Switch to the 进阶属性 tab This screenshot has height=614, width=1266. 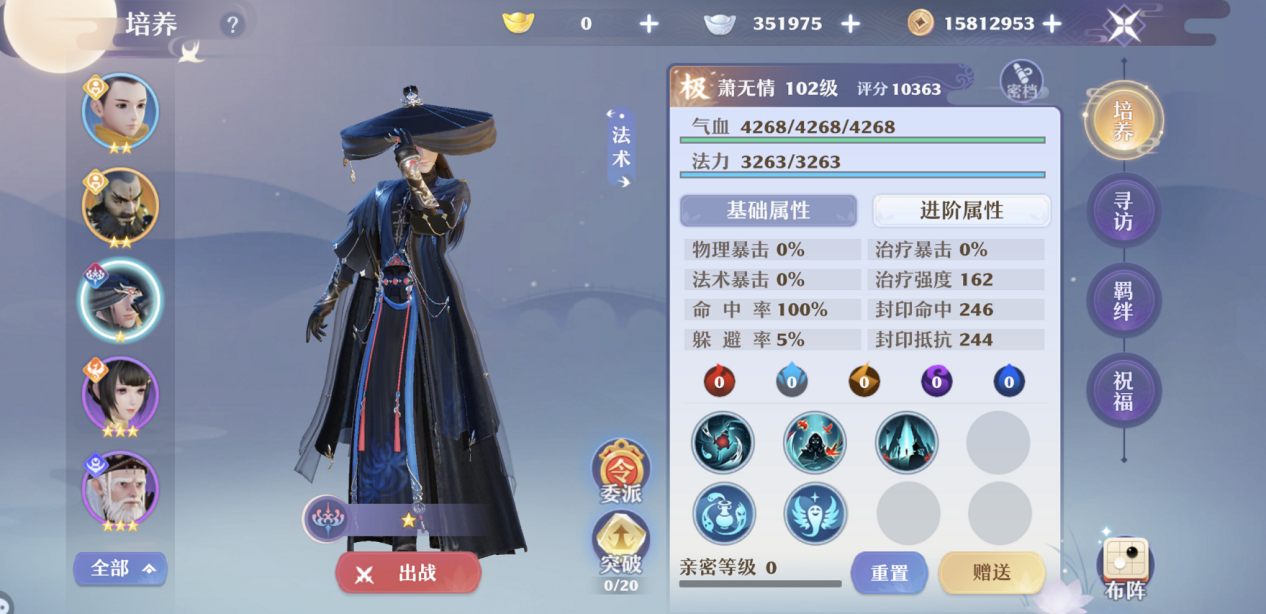coord(961,210)
